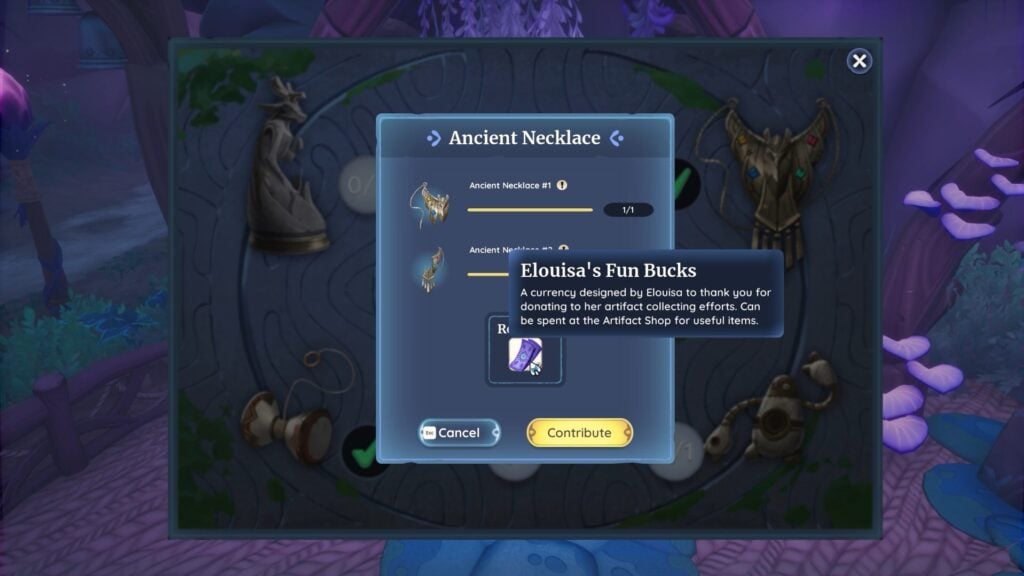Image resolution: width=1024 pixels, height=576 pixels.
Task: Close the artifact panel with the X
Action: [x=859, y=62]
